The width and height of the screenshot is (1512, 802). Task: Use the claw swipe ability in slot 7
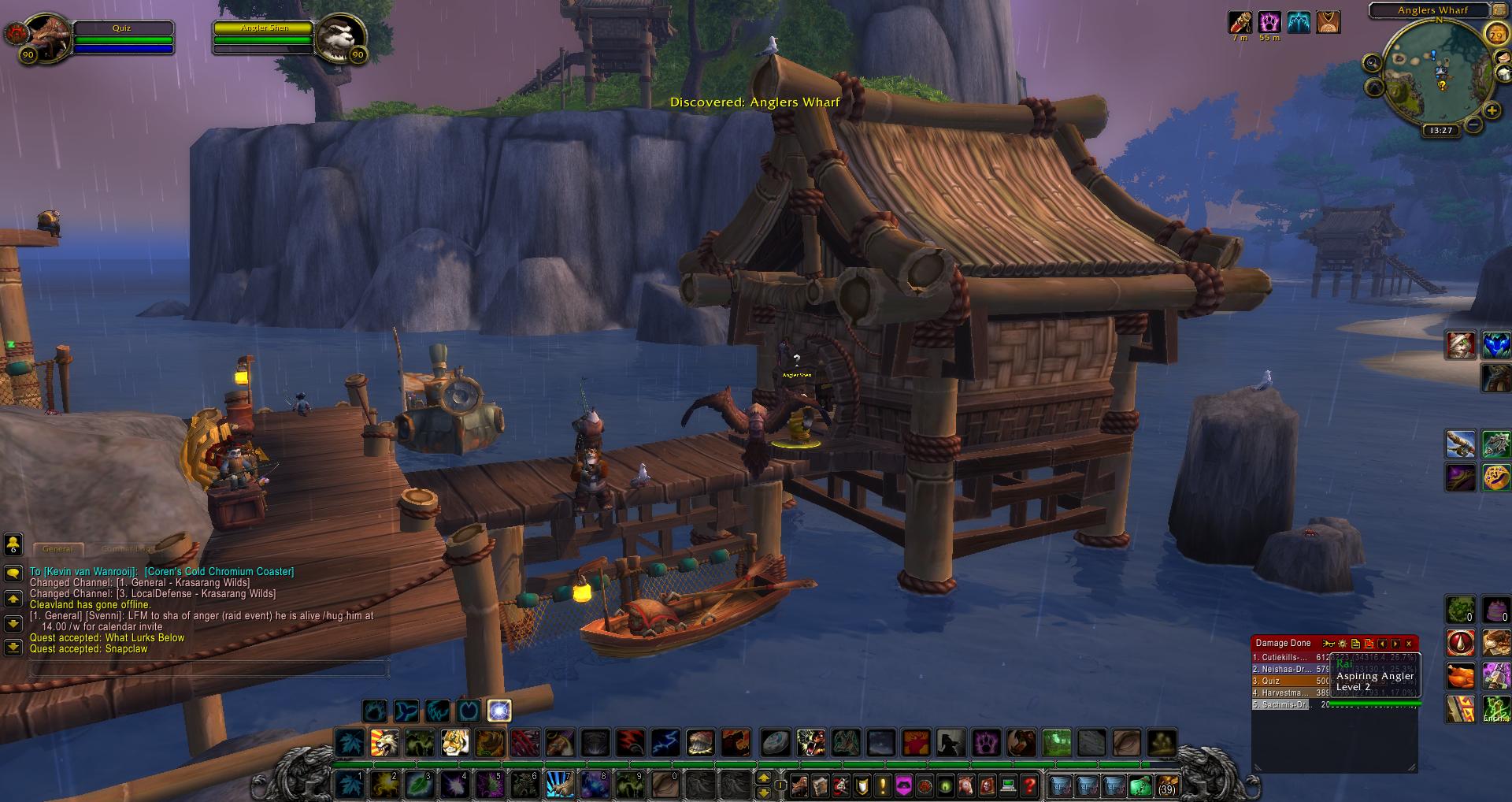(559, 785)
